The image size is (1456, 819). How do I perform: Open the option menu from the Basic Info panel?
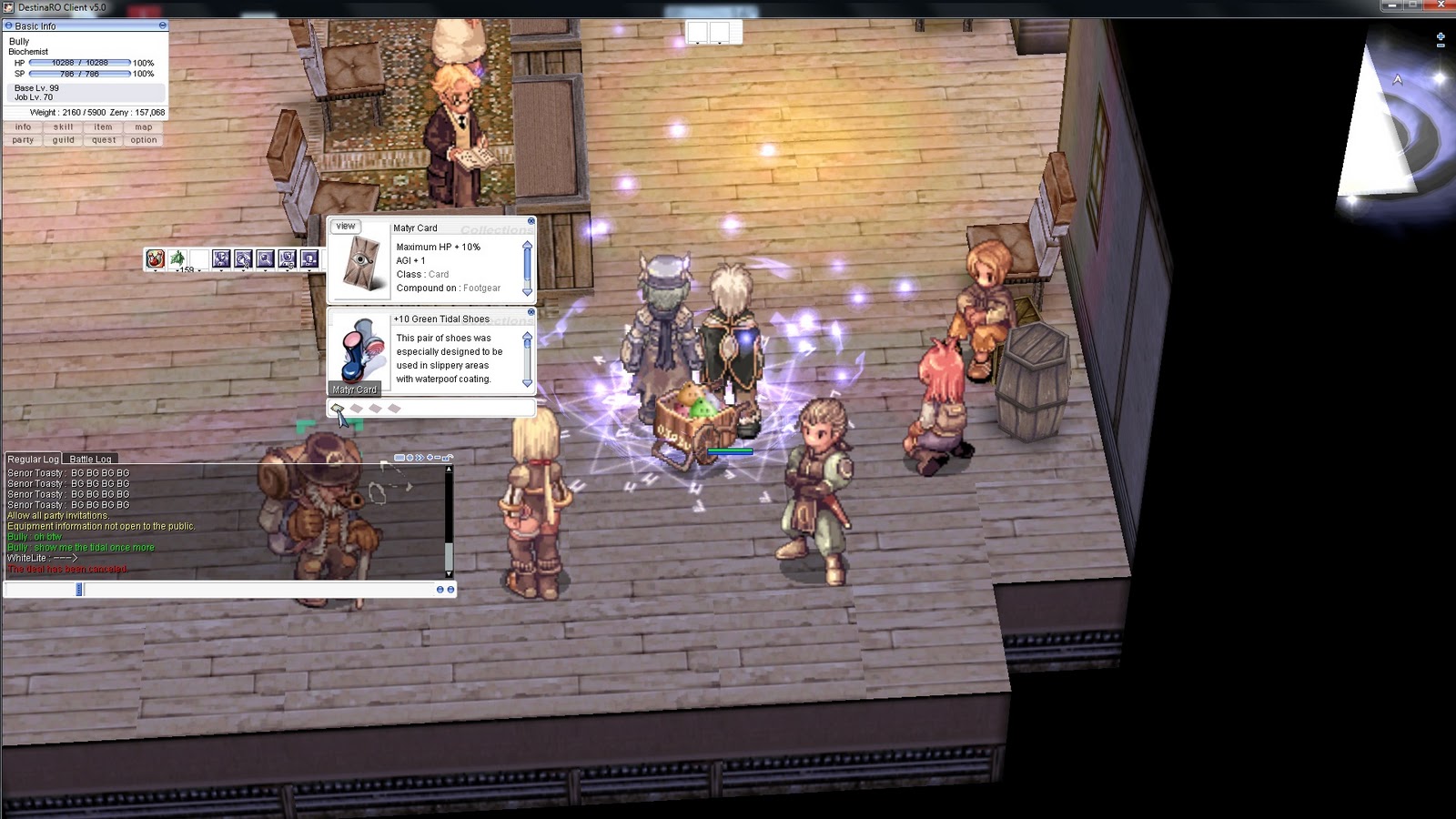(x=143, y=140)
